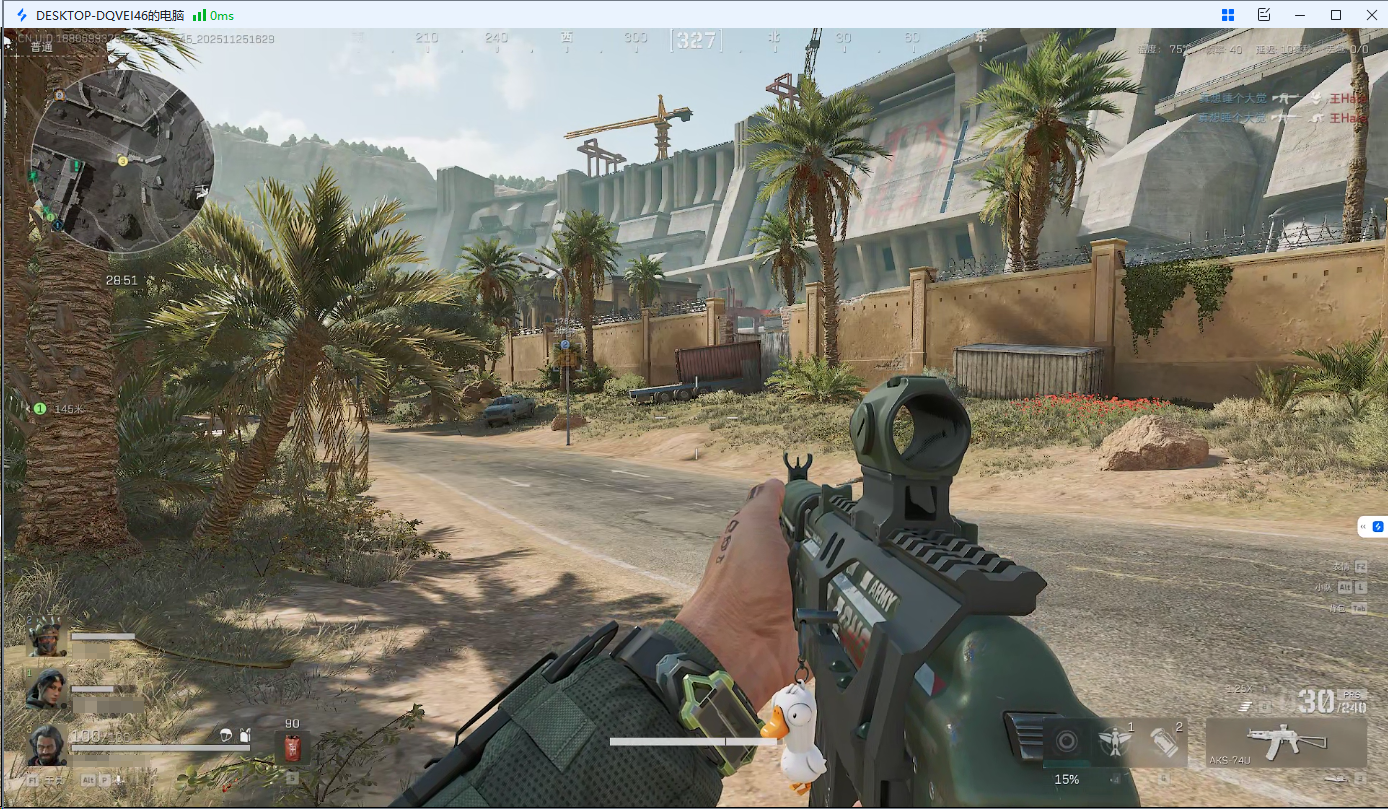Click the green objective marker showing 145 meters
The image size is (1388, 809).
(40, 409)
